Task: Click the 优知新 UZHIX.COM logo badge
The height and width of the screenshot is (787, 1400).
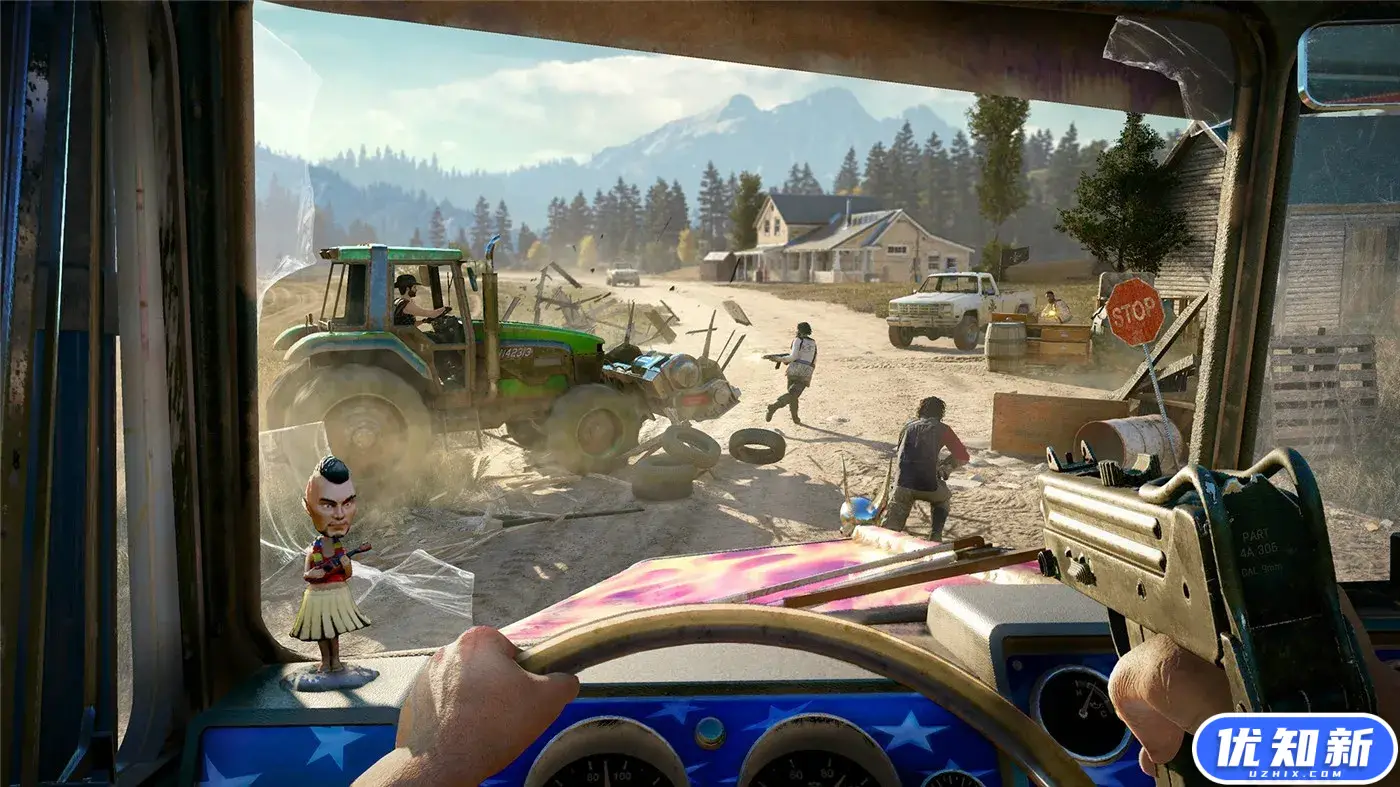Action: (x=1294, y=748)
